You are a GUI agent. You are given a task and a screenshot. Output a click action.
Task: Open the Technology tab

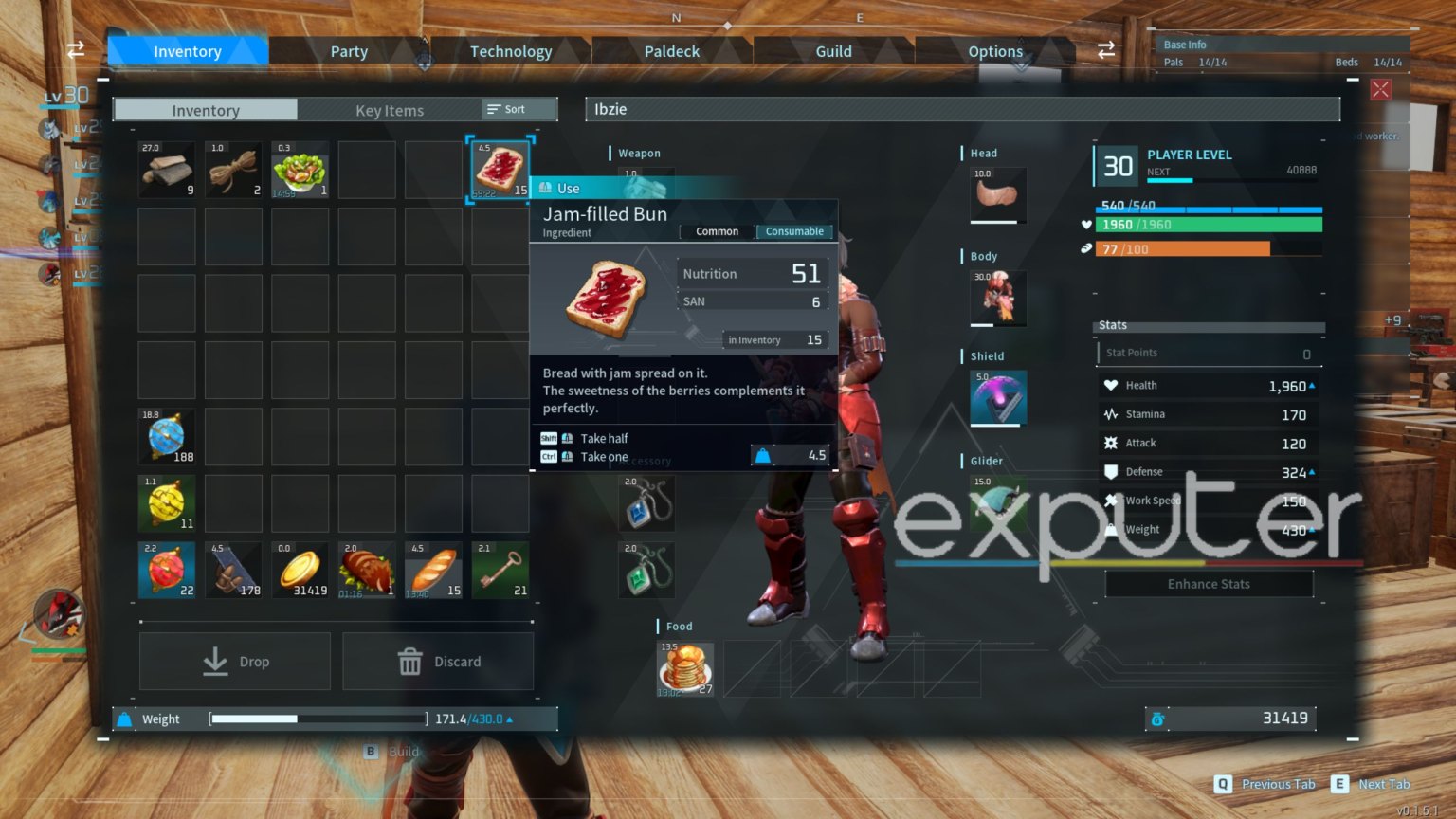pyautogui.click(x=511, y=51)
